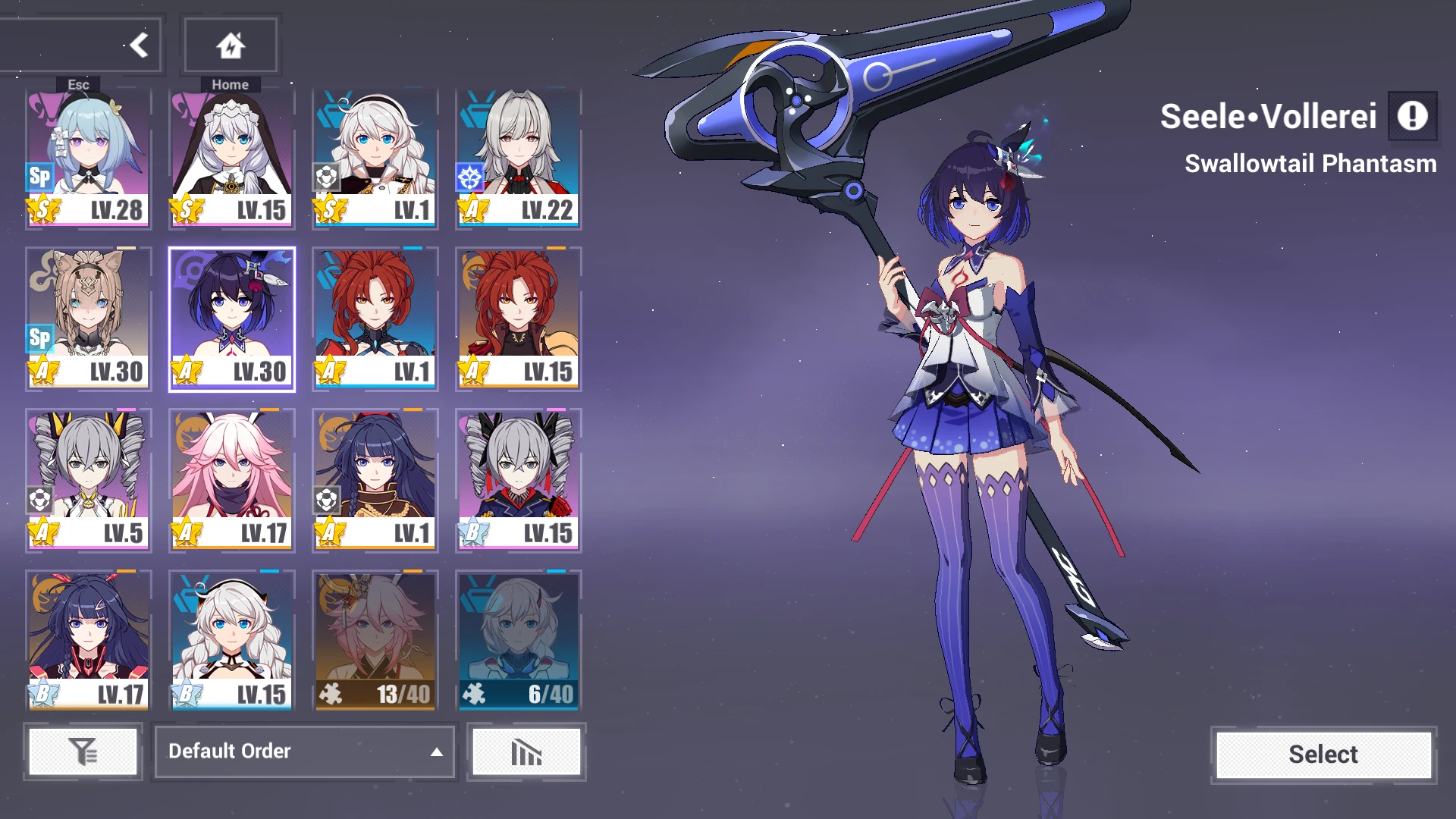
Task: Click the arrow on the sorting dropdown
Action: tap(435, 752)
